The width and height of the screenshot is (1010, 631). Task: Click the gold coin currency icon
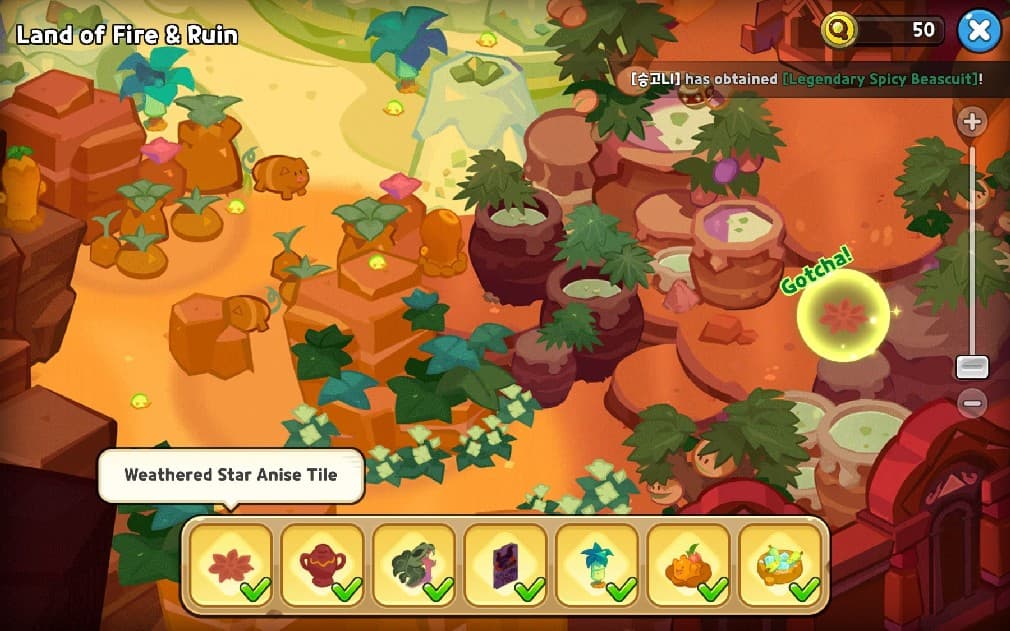coord(839,30)
